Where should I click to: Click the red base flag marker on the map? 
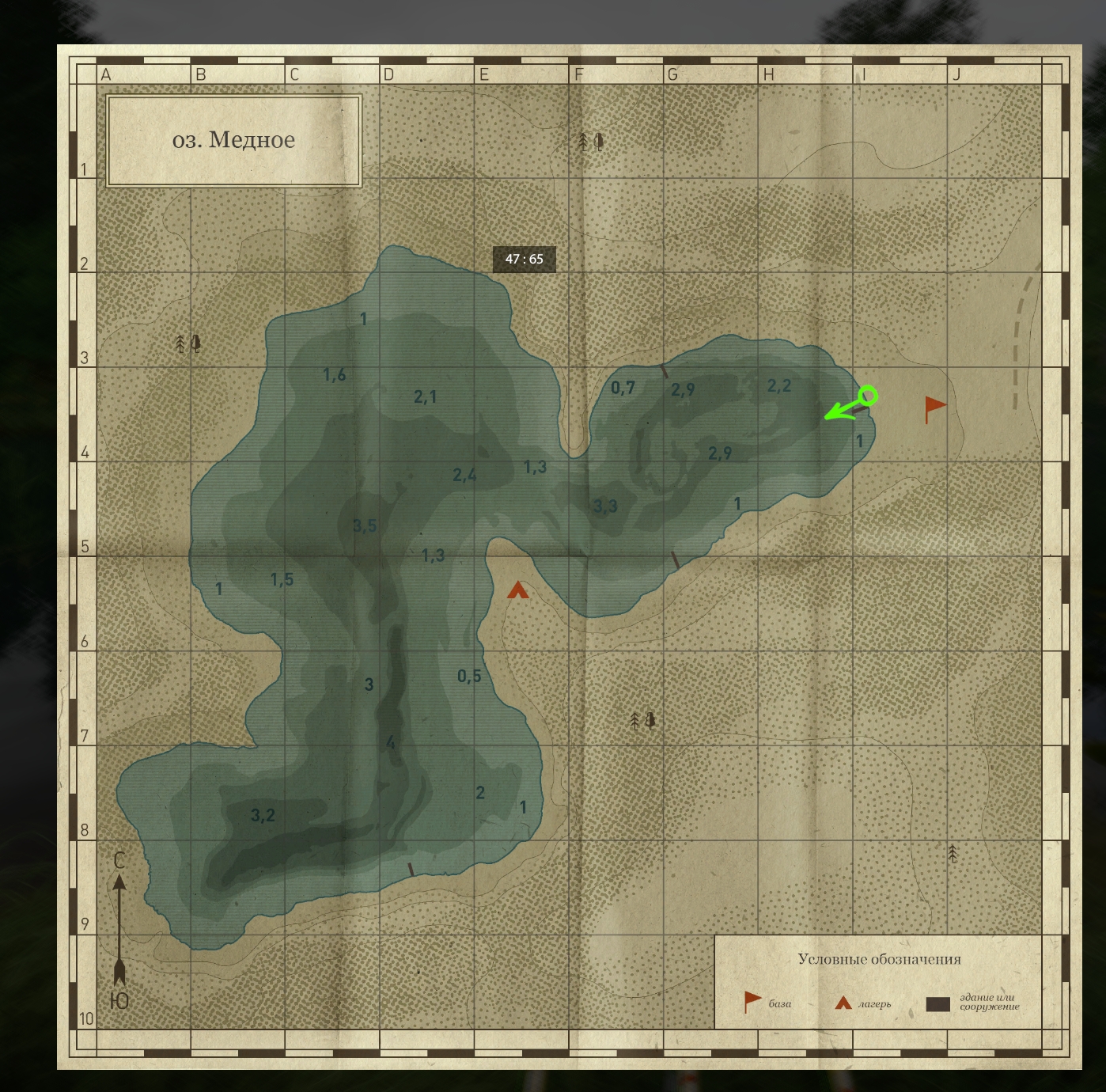click(x=934, y=408)
